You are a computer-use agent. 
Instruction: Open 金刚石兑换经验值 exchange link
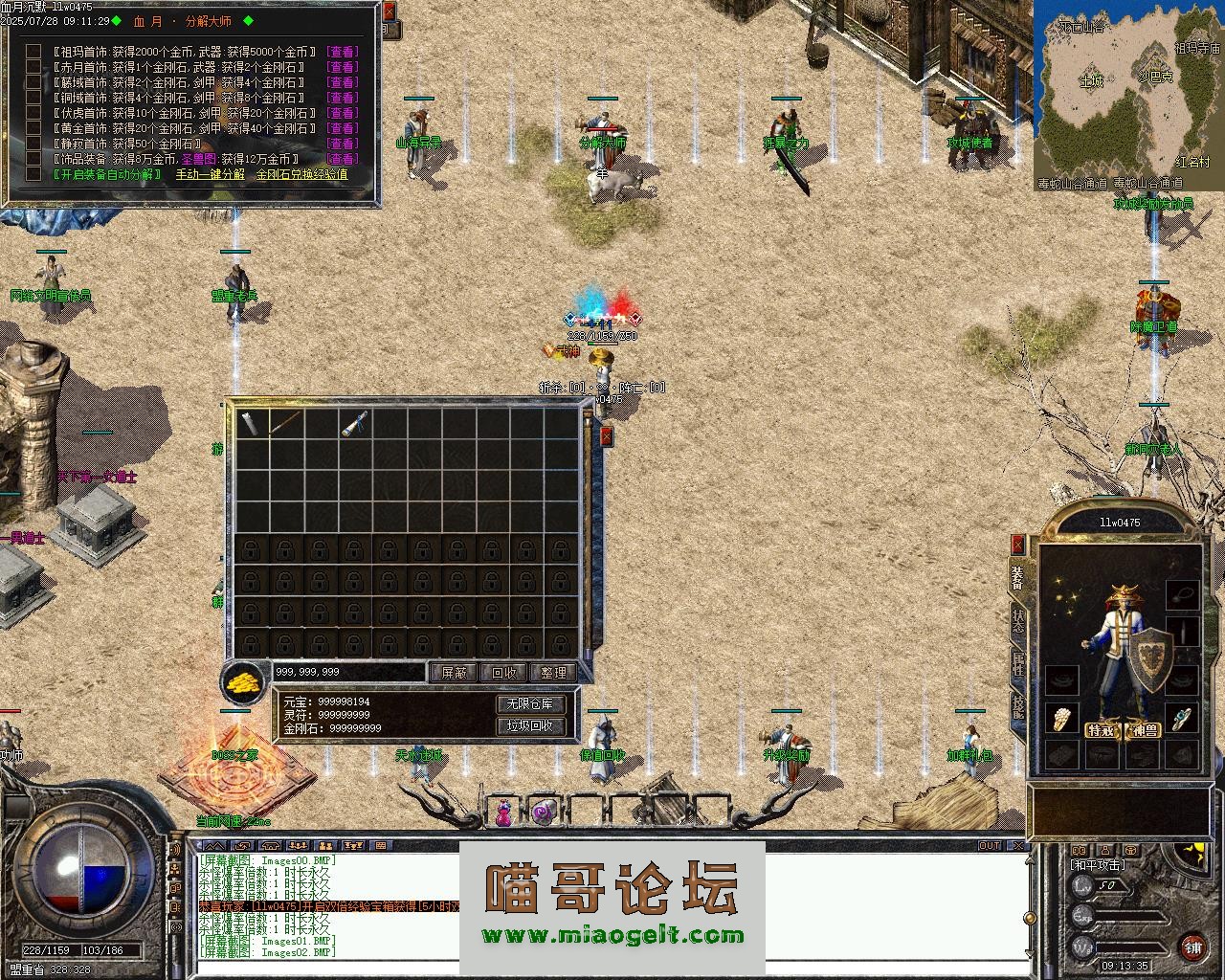coord(301,175)
